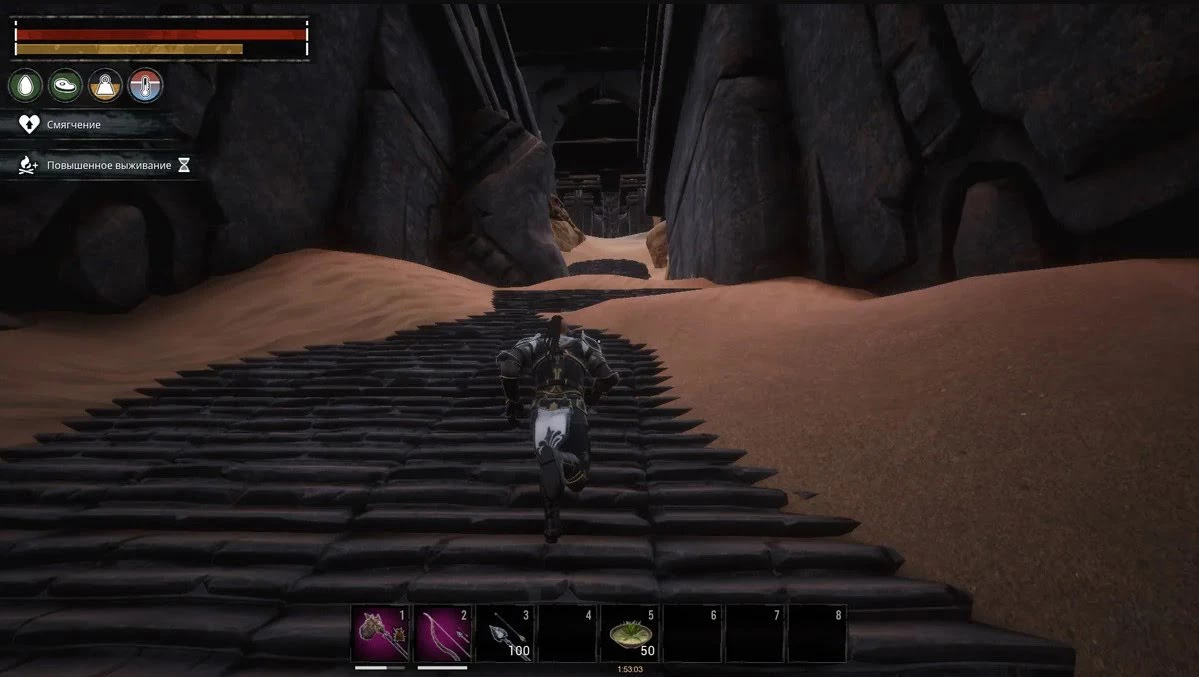Click the thermometer temperature icon
Screen dimensions: 1199x677
pyautogui.click(x=145, y=86)
